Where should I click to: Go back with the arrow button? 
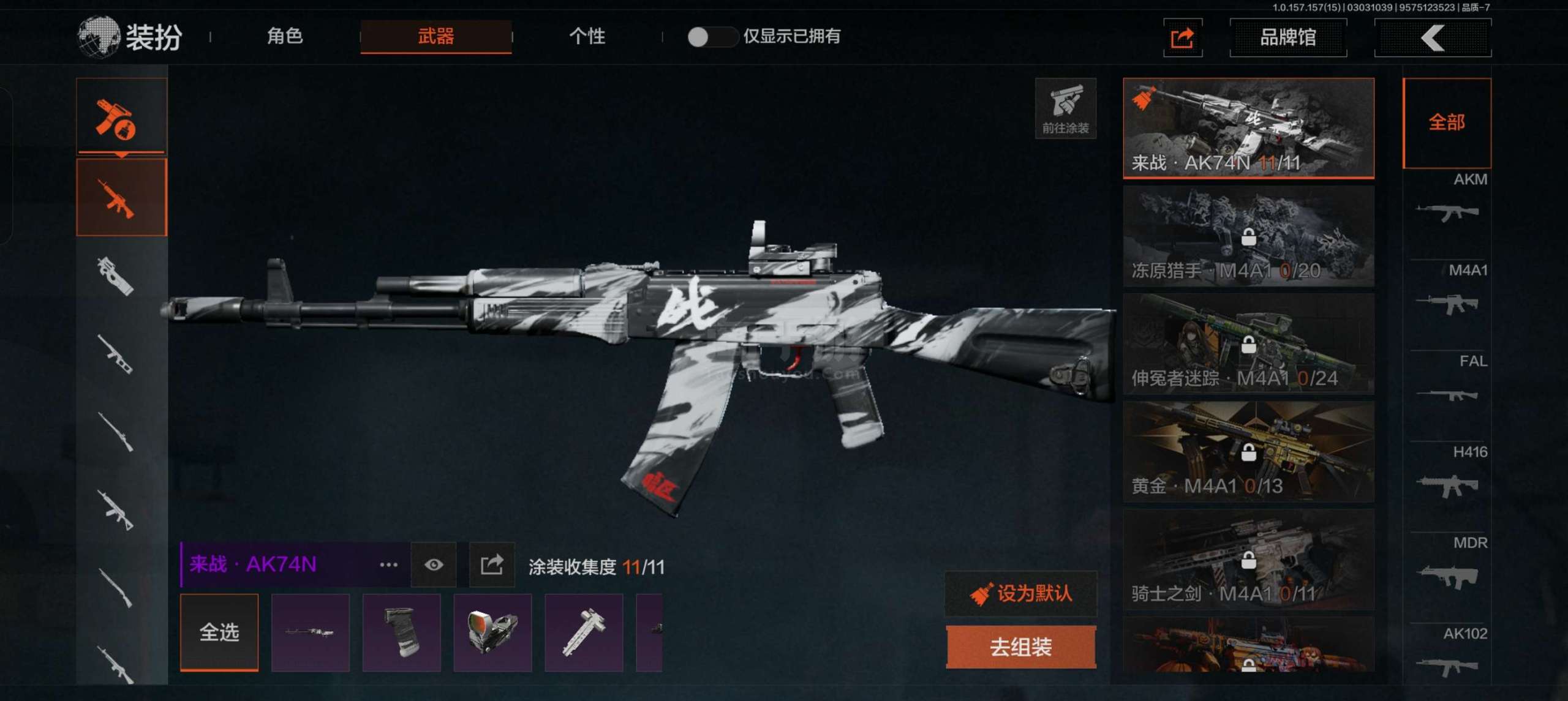[x=1432, y=38]
